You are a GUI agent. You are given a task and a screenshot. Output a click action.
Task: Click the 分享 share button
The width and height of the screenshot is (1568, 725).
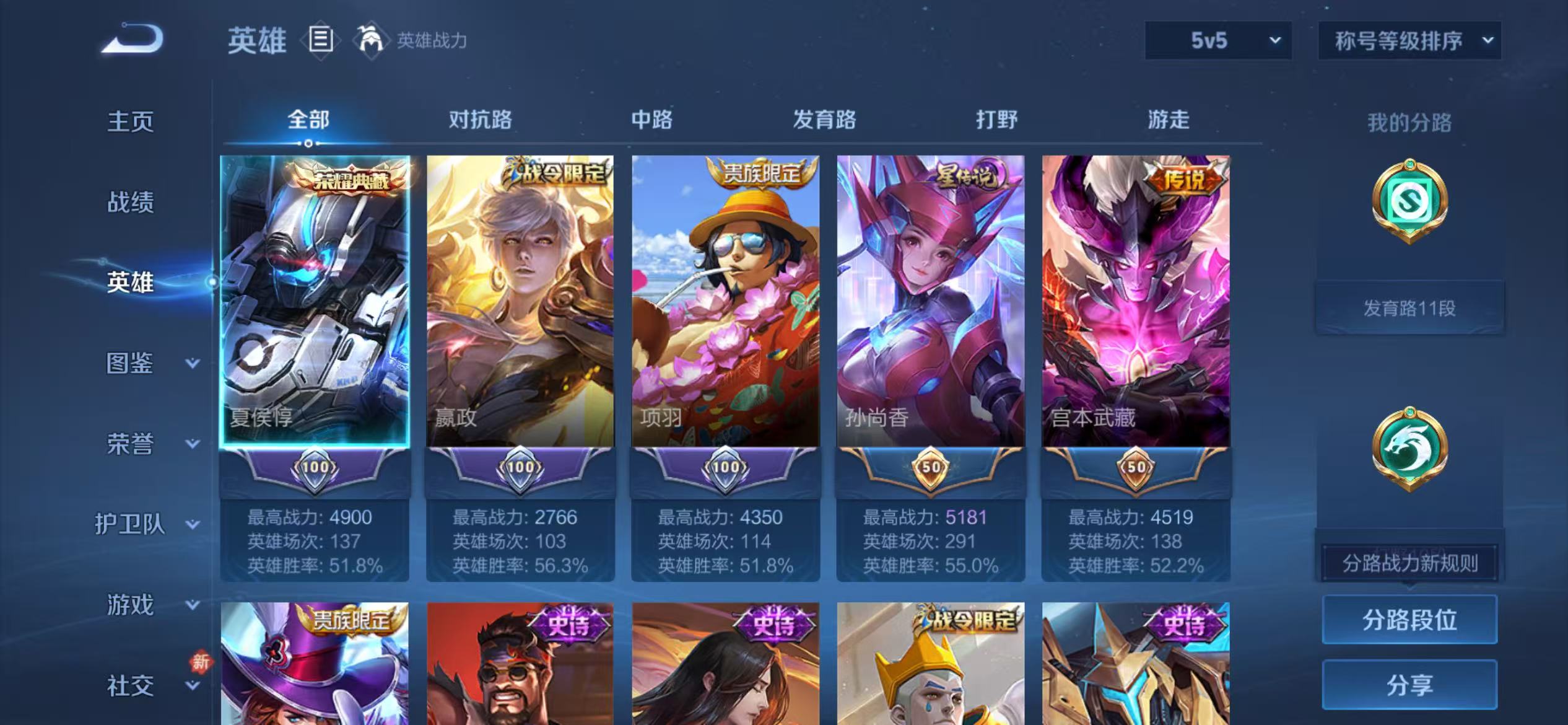[x=1409, y=683]
